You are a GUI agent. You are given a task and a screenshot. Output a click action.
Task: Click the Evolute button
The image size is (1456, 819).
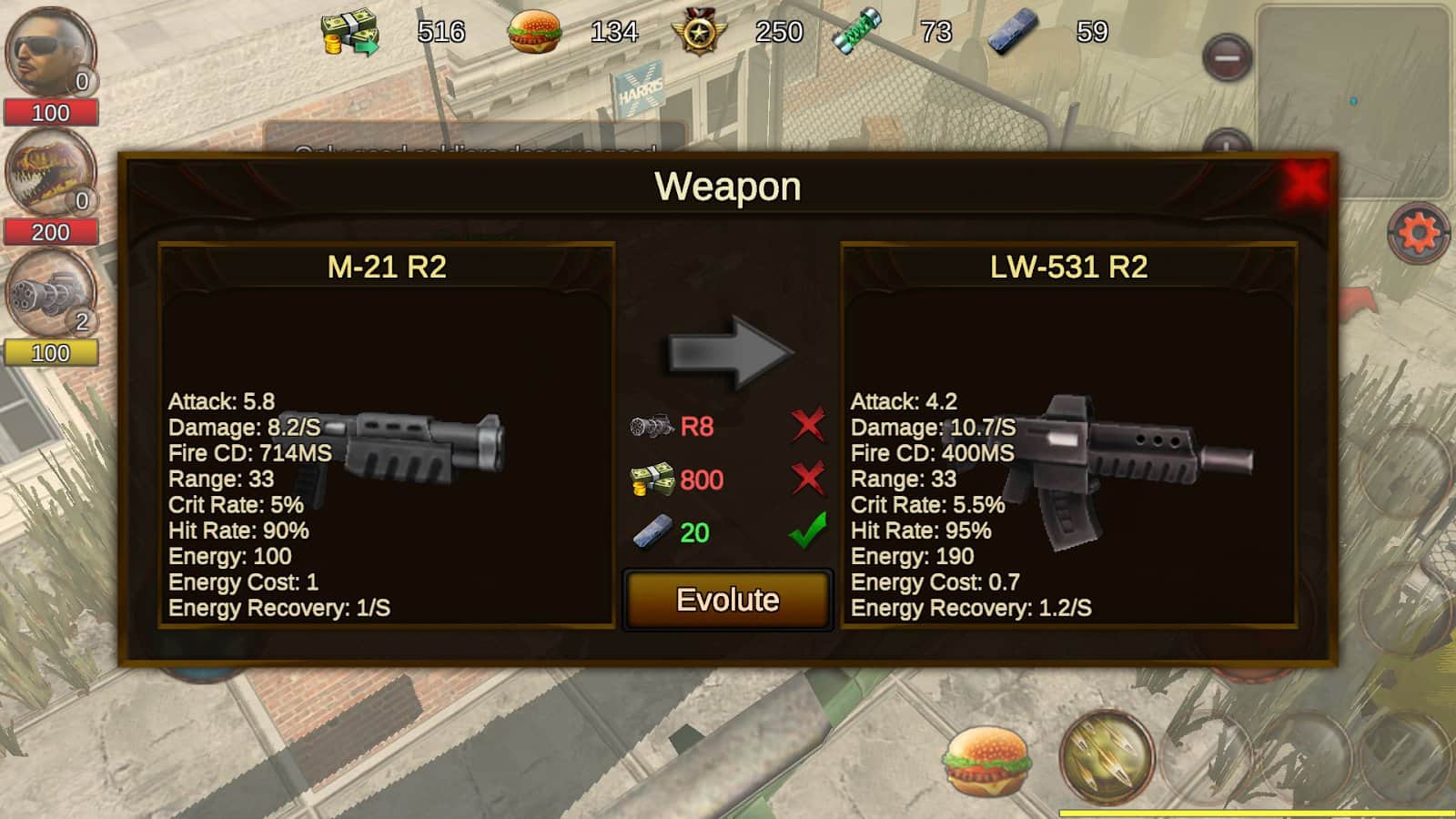727,600
